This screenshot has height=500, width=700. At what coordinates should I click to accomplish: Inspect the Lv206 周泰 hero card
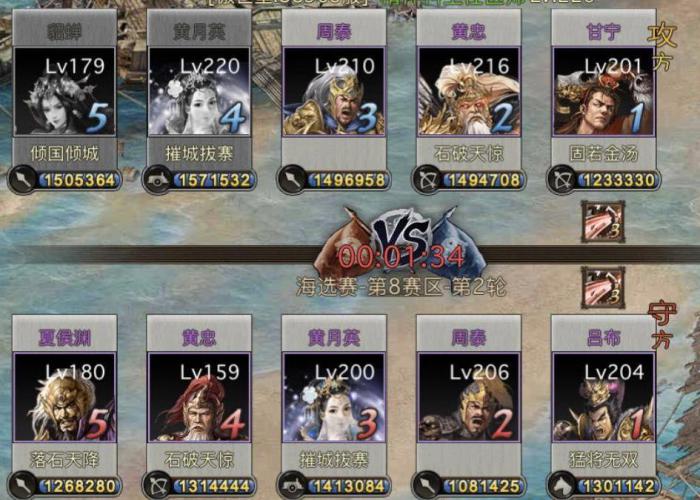point(468,397)
